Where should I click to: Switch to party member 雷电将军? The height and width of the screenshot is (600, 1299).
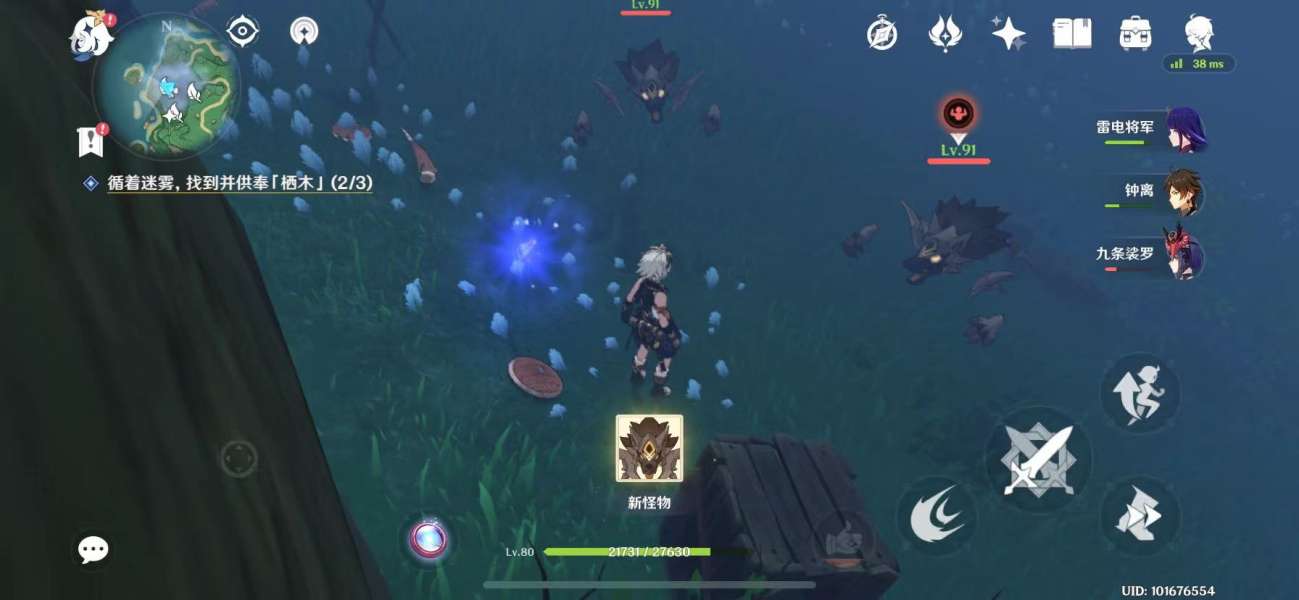1150,130
